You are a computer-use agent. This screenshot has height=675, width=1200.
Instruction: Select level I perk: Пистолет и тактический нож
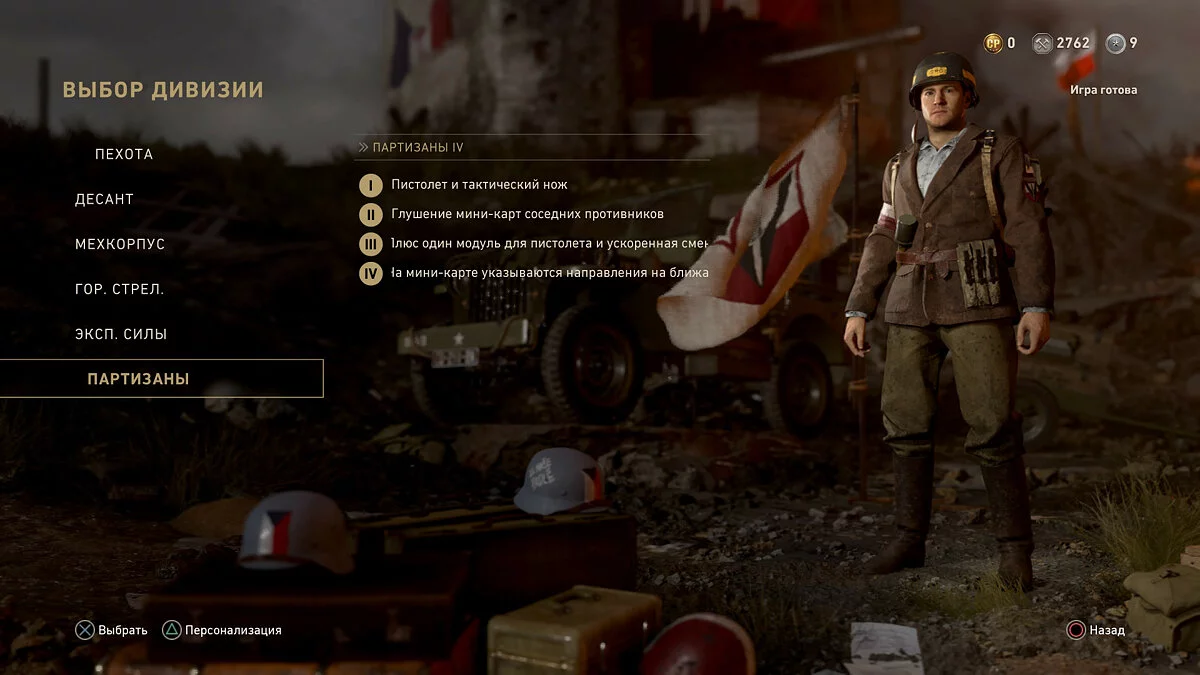[479, 185]
